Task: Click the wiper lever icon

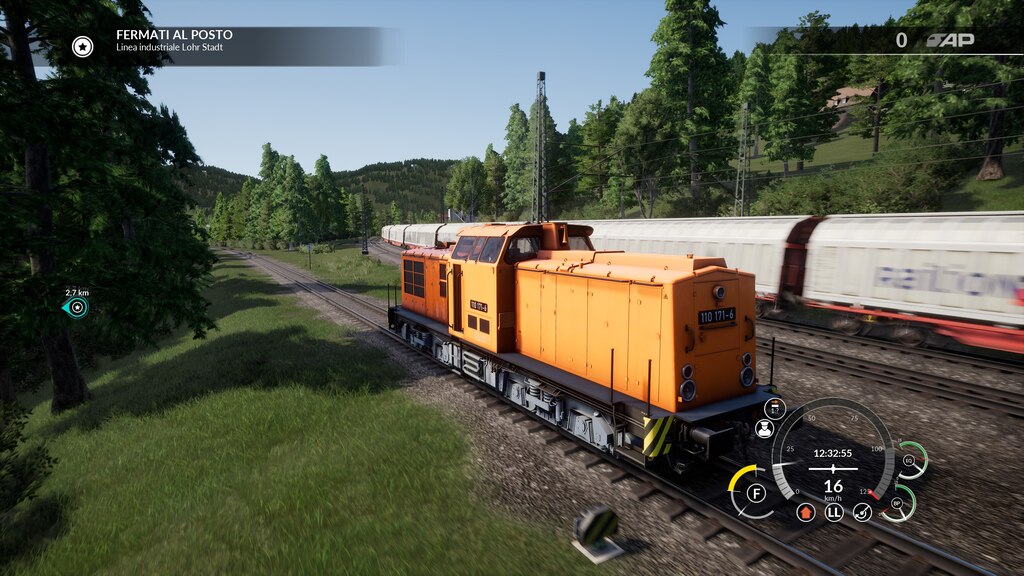Action: (x=862, y=512)
